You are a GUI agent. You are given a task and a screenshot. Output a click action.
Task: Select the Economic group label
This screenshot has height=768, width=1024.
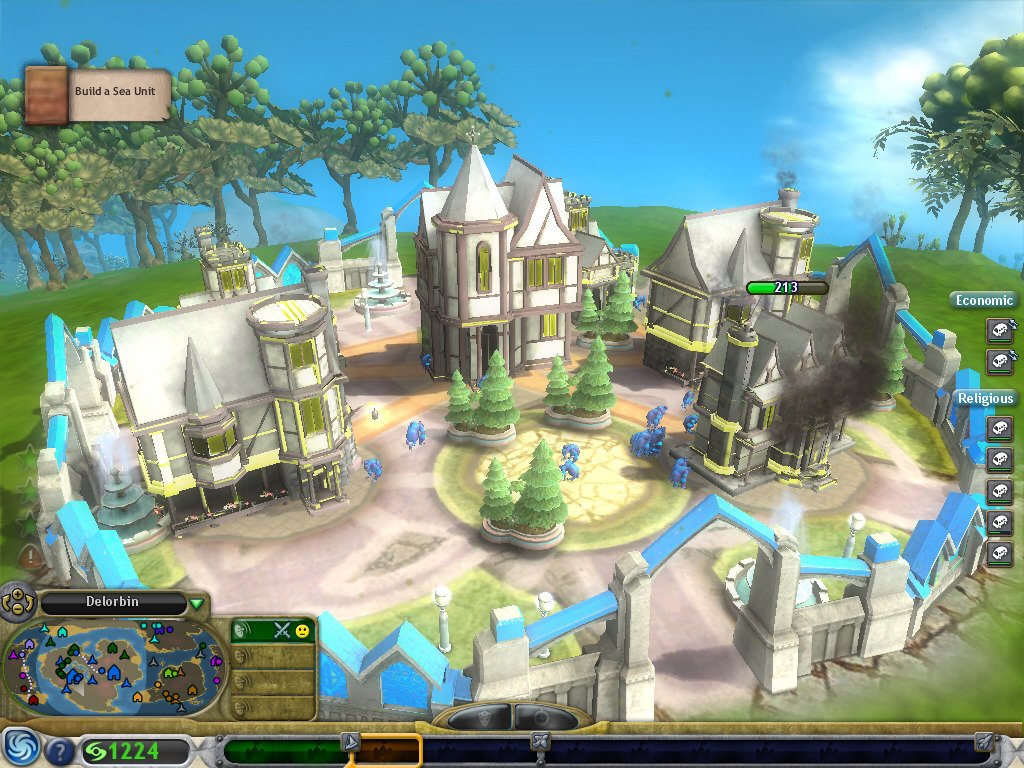[x=985, y=300]
